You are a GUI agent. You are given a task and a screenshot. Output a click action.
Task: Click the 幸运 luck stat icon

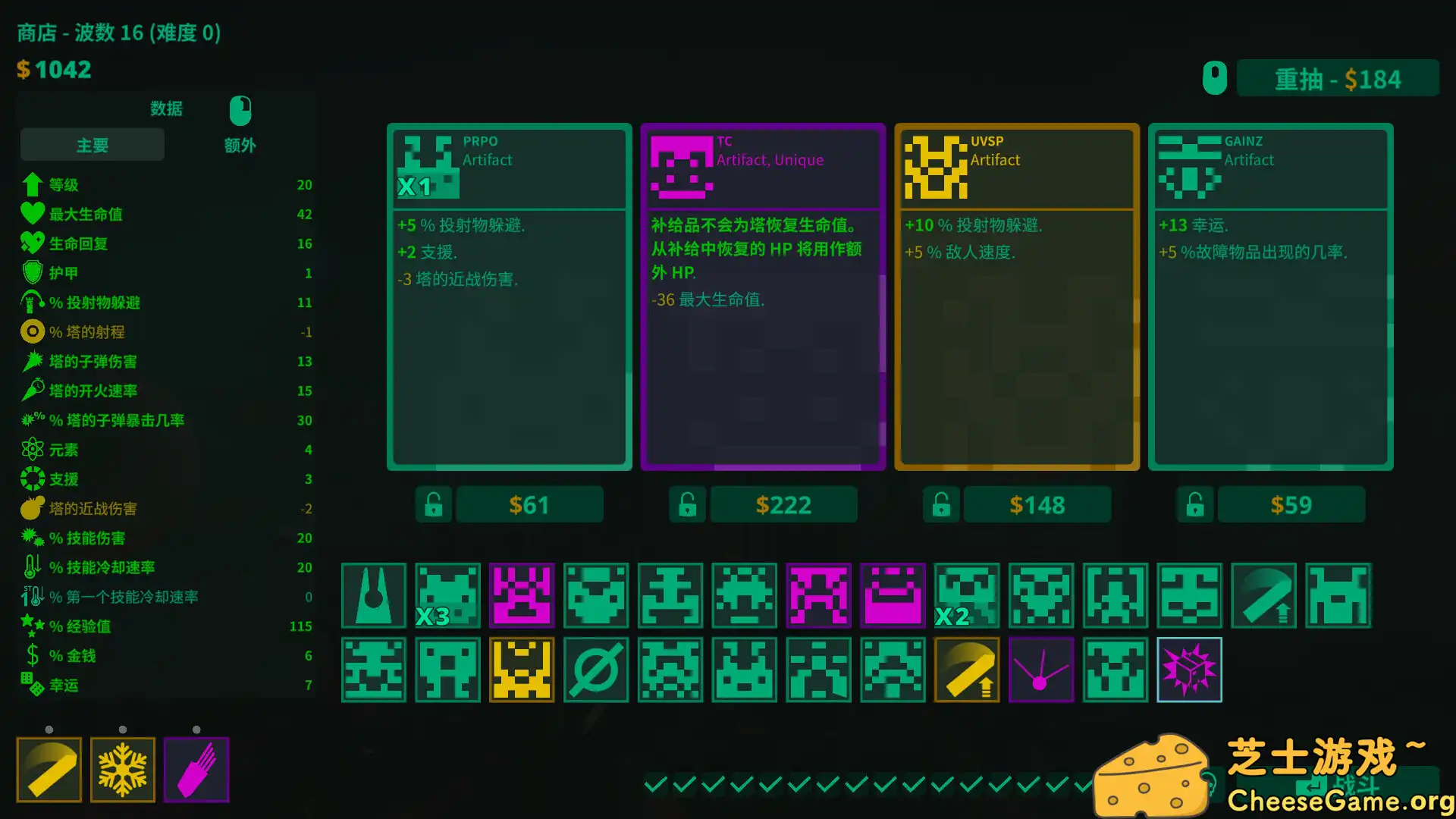coord(32,685)
